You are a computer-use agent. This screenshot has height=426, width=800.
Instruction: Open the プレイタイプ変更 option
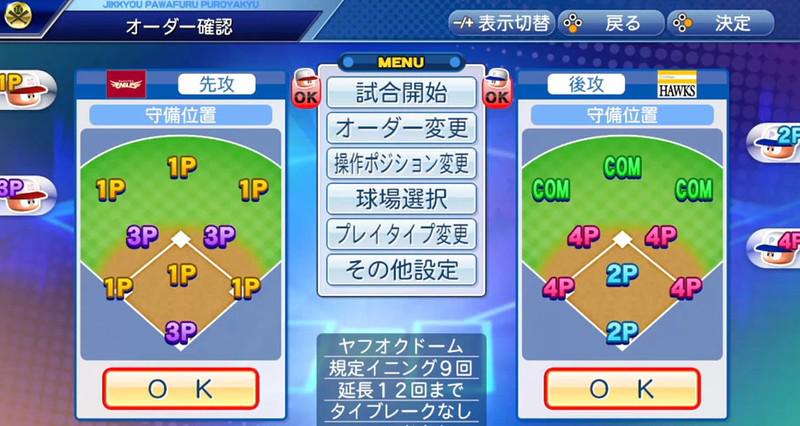[401, 234]
